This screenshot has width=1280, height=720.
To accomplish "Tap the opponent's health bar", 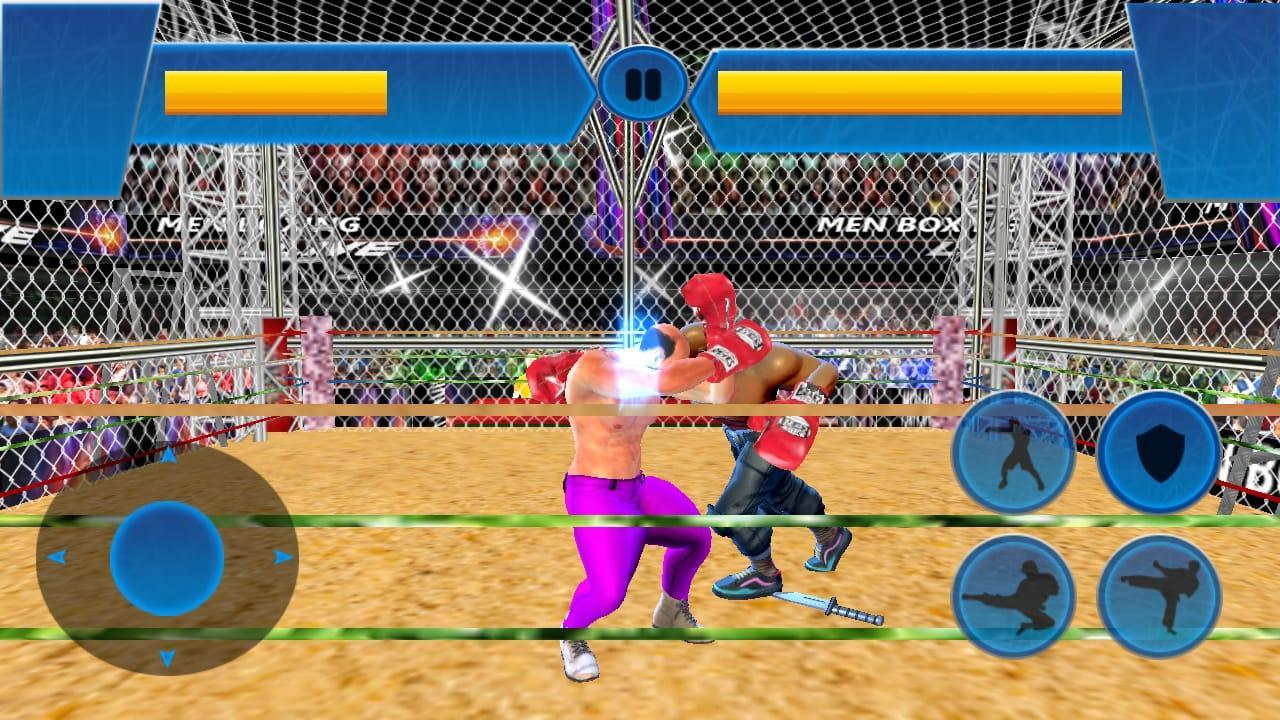I will 922,88.
